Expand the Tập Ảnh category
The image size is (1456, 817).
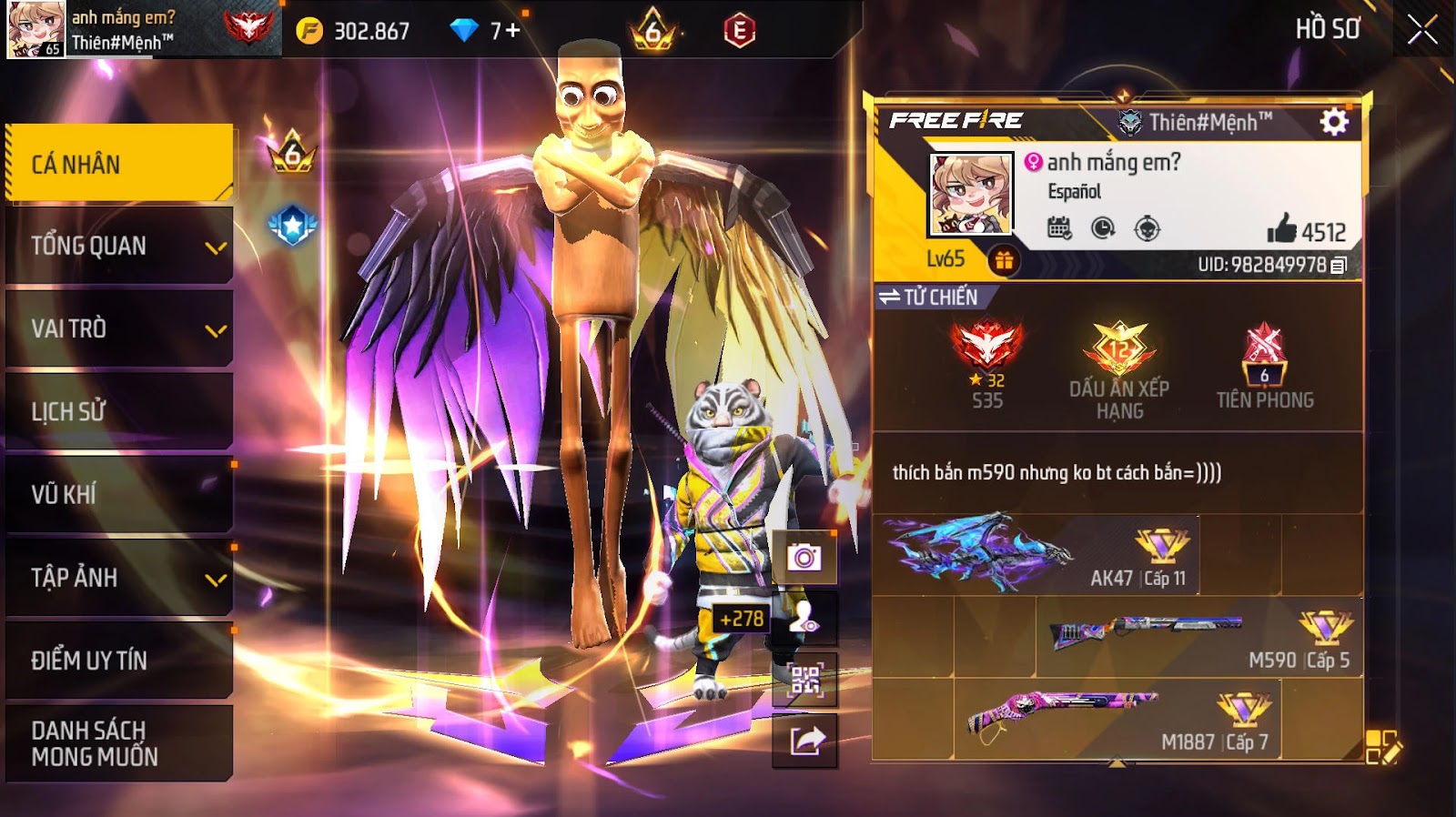point(119,577)
